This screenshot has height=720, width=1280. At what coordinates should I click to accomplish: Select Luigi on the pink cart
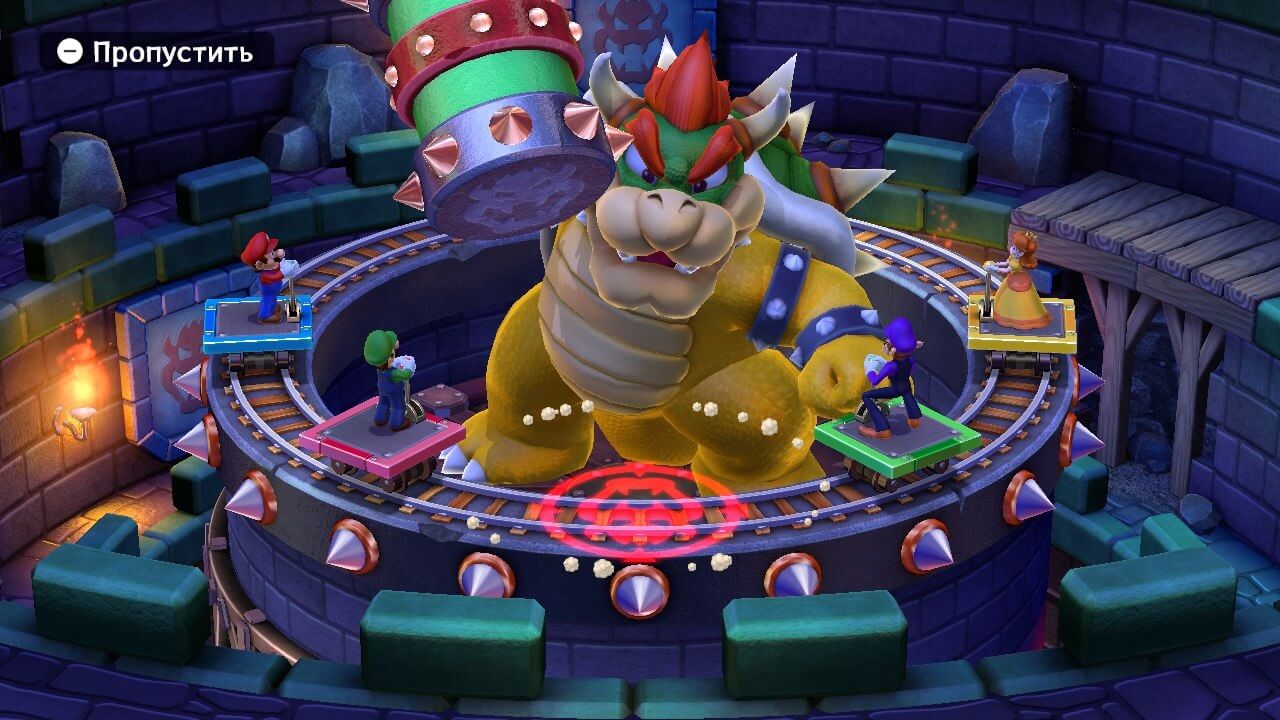pyautogui.click(x=385, y=380)
